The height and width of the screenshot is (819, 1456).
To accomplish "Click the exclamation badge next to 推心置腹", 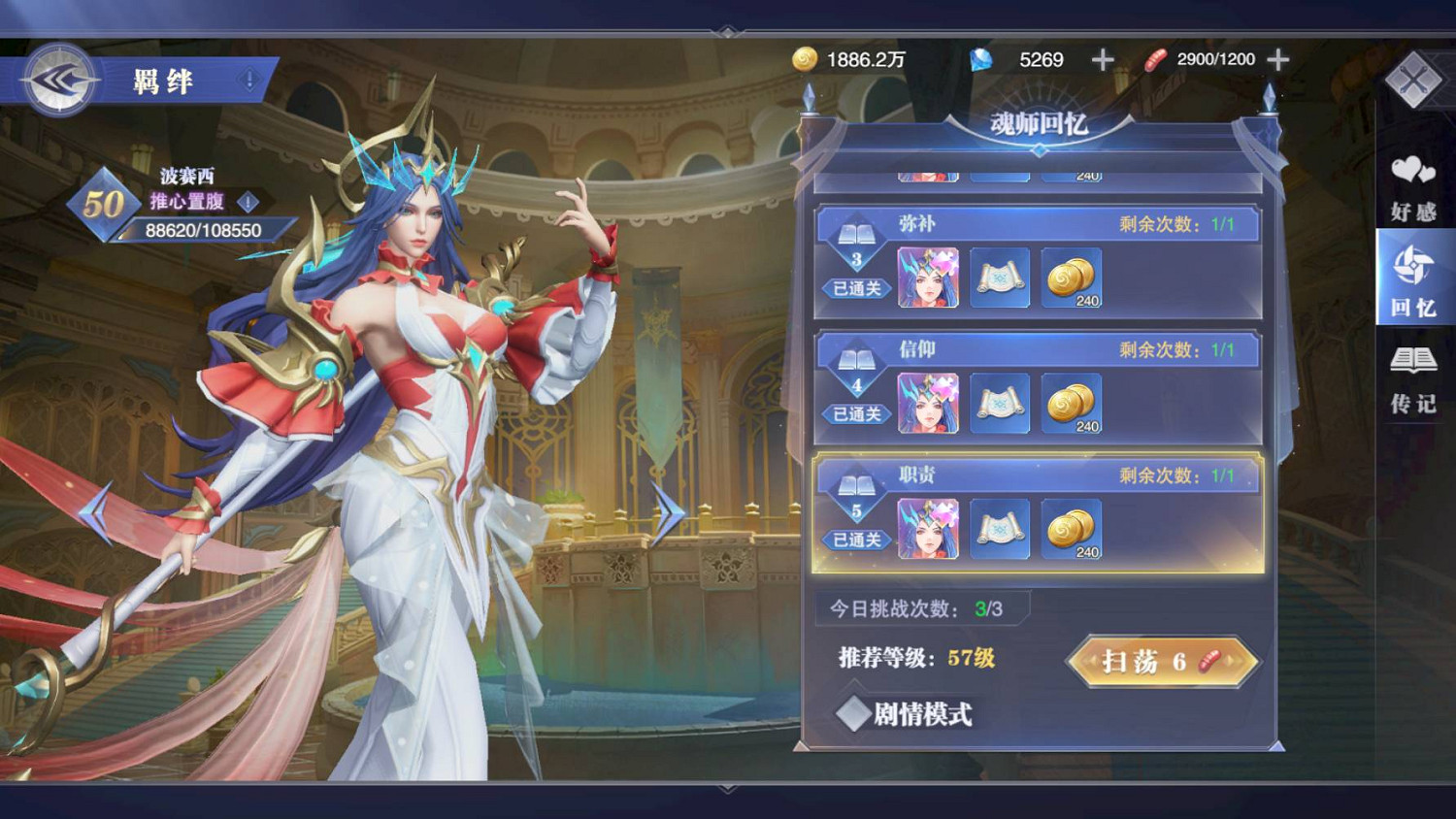I will coord(249,203).
